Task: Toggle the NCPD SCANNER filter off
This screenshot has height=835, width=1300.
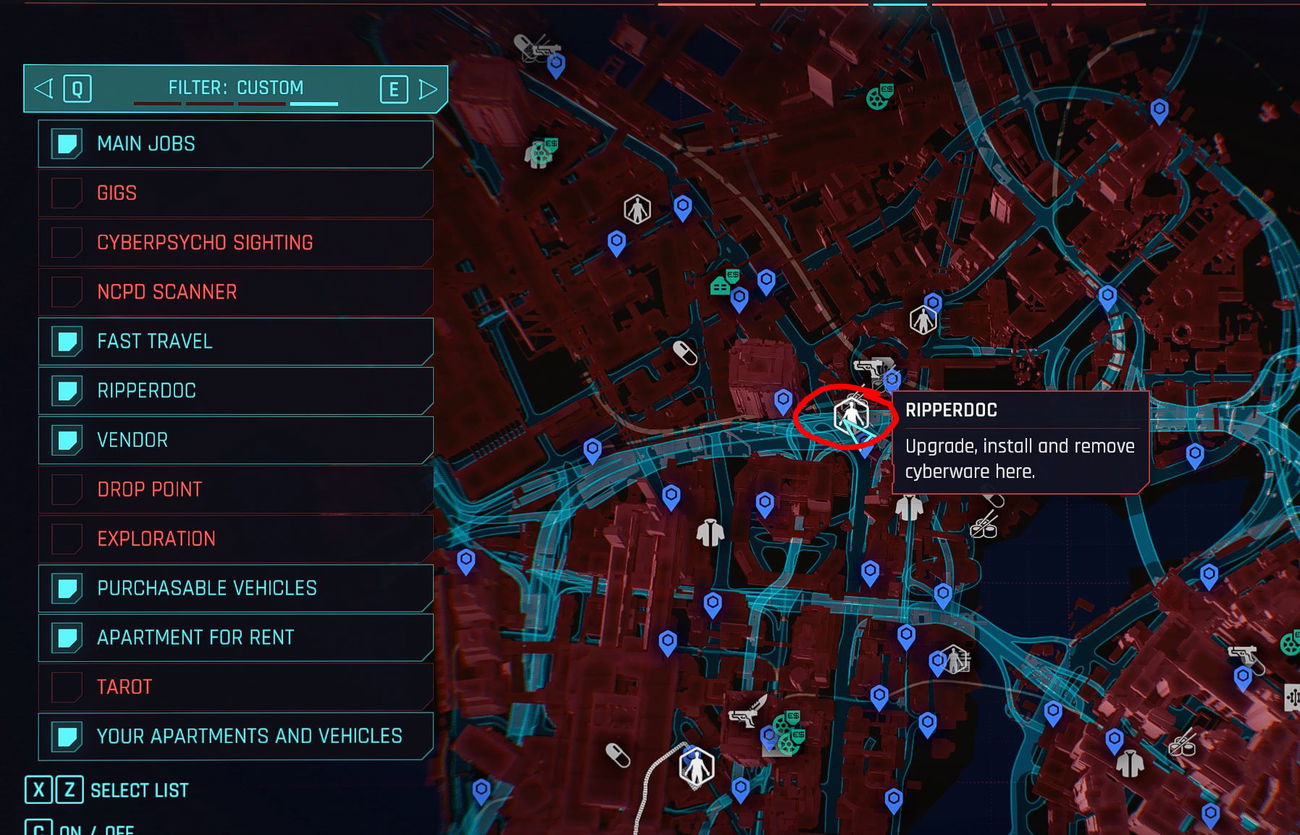Action: coord(64,291)
